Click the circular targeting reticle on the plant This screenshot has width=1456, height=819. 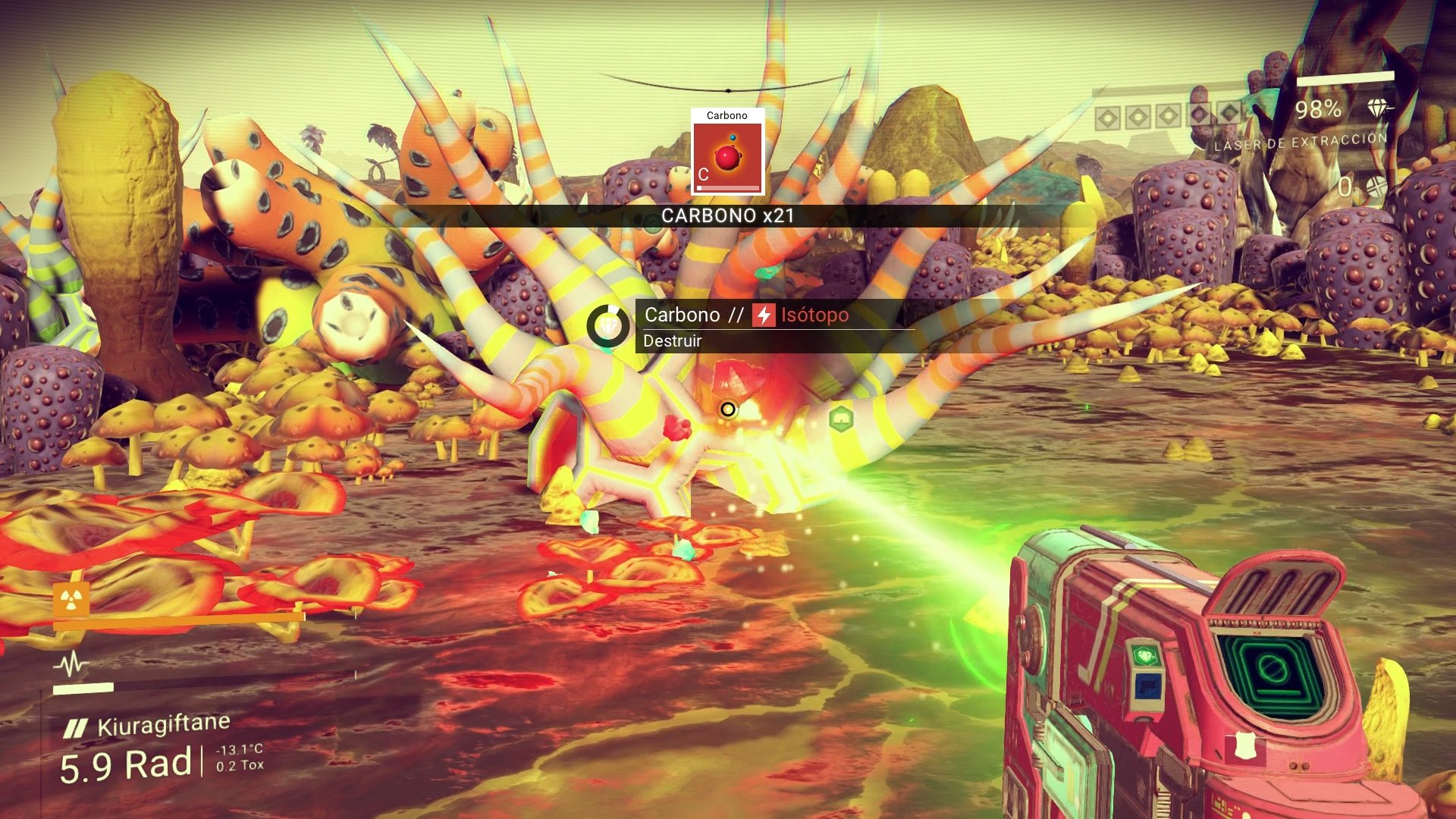pyautogui.click(x=726, y=409)
